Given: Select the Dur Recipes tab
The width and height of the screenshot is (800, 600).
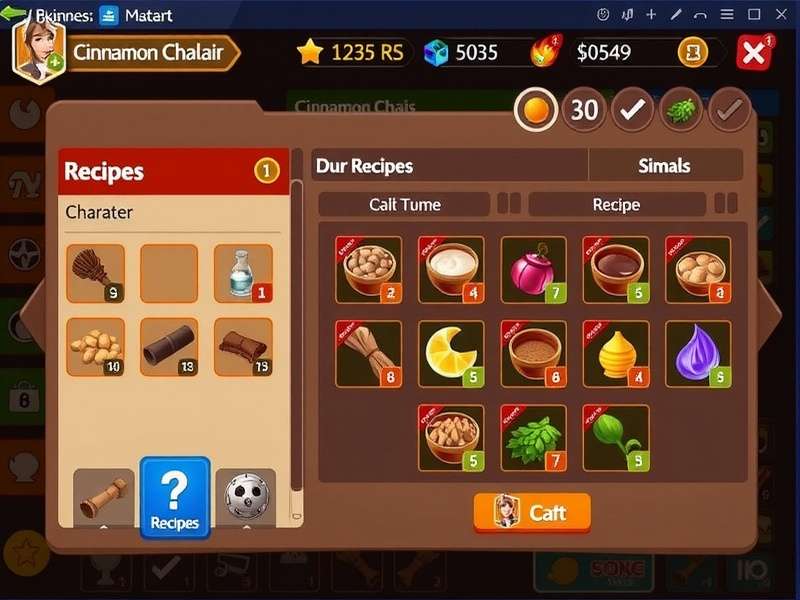Looking at the screenshot, I should (x=450, y=166).
